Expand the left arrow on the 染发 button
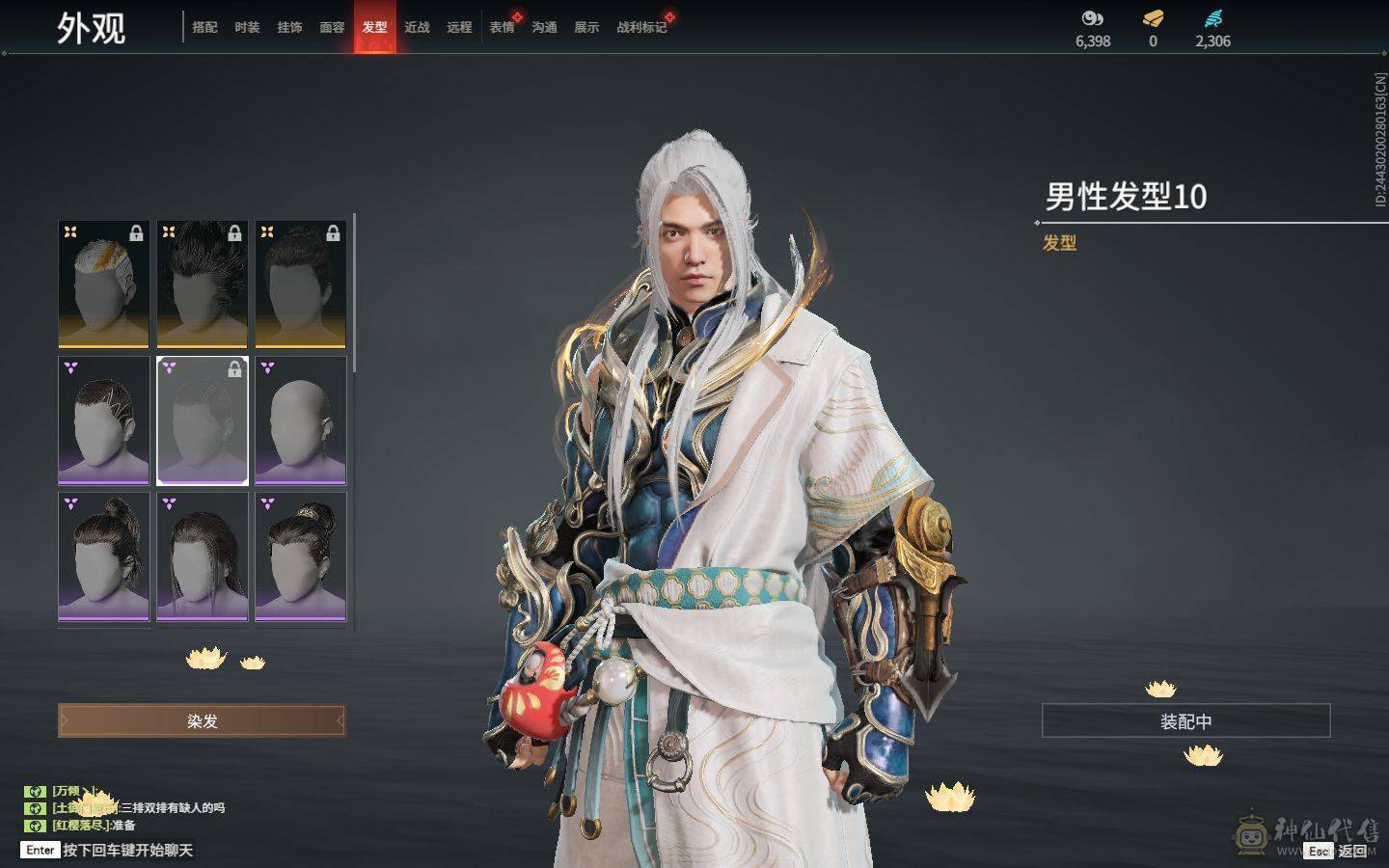The height and width of the screenshot is (868, 1389). click(66, 720)
